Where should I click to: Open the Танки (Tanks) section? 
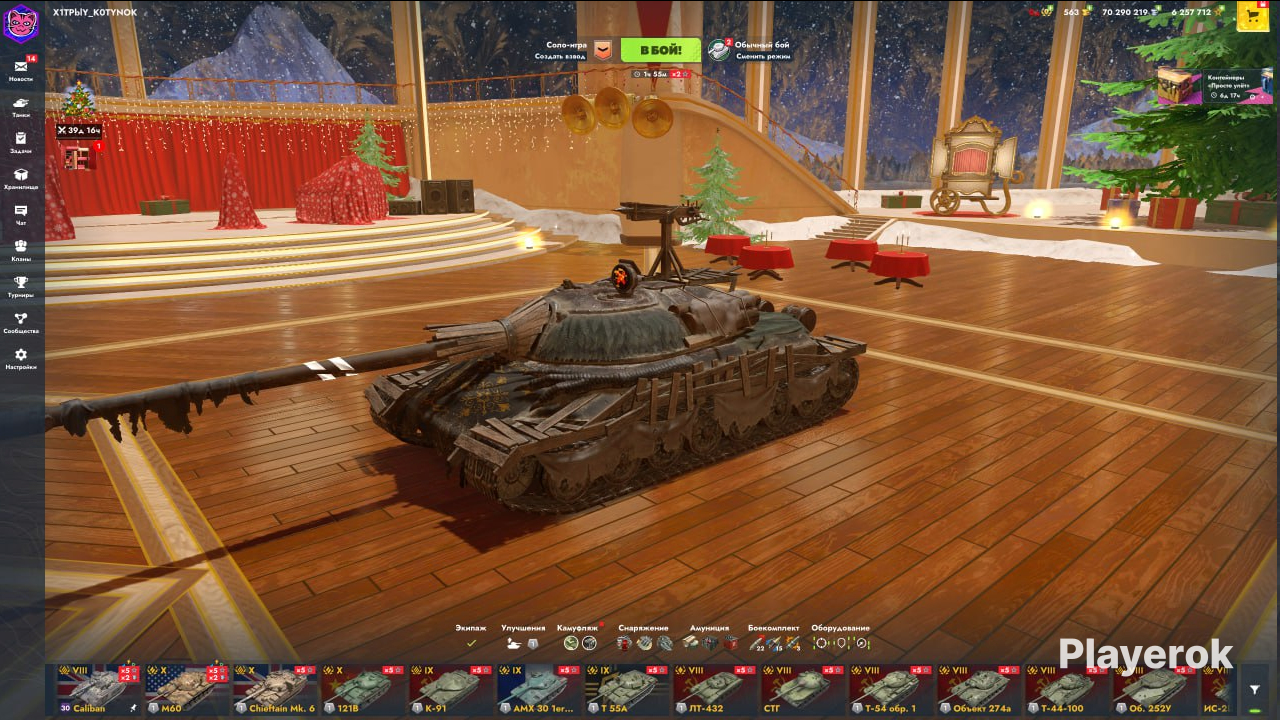[21, 106]
